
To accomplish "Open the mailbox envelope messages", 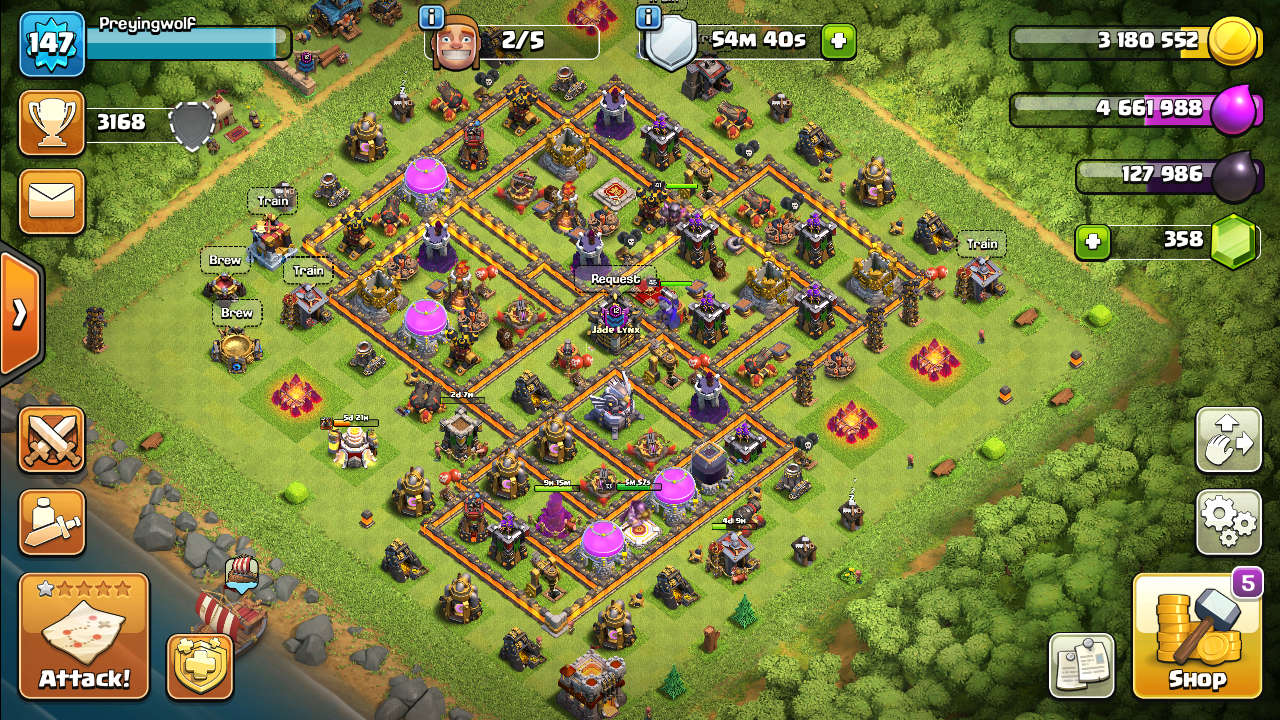I will 51,201.
